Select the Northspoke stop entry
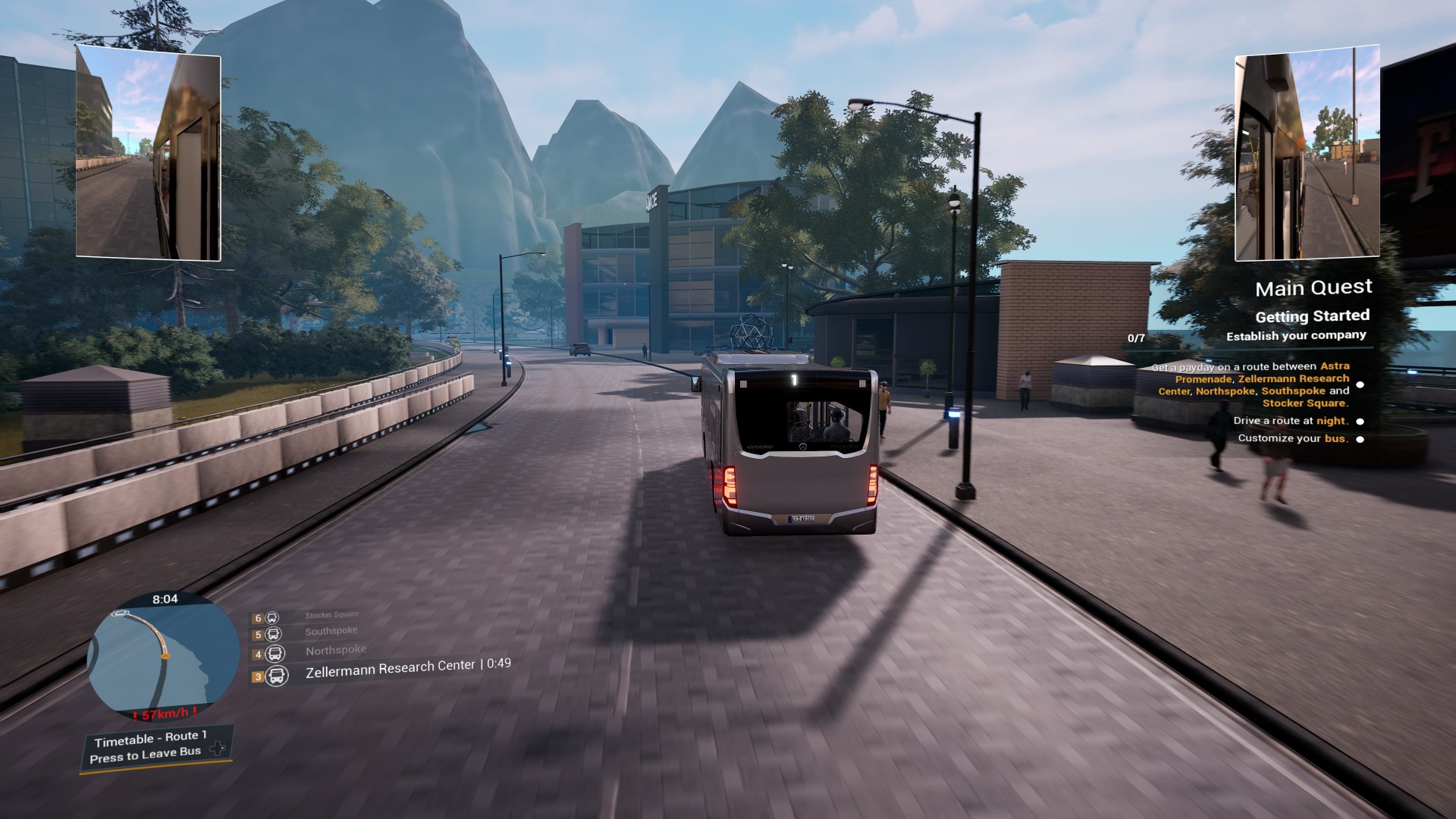1456x819 pixels. (335, 651)
